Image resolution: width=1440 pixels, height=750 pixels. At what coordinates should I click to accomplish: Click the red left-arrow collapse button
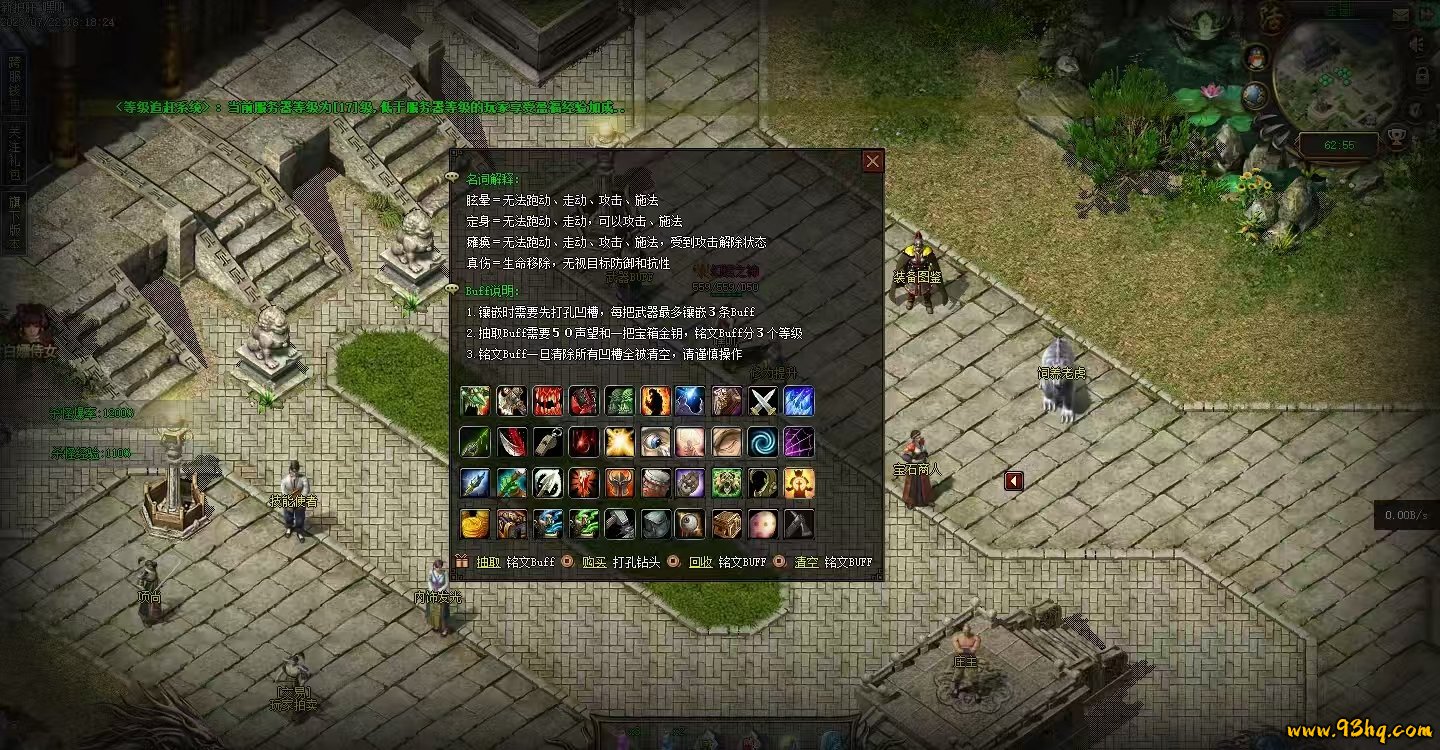pyautogui.click(x=1014, y=481)
